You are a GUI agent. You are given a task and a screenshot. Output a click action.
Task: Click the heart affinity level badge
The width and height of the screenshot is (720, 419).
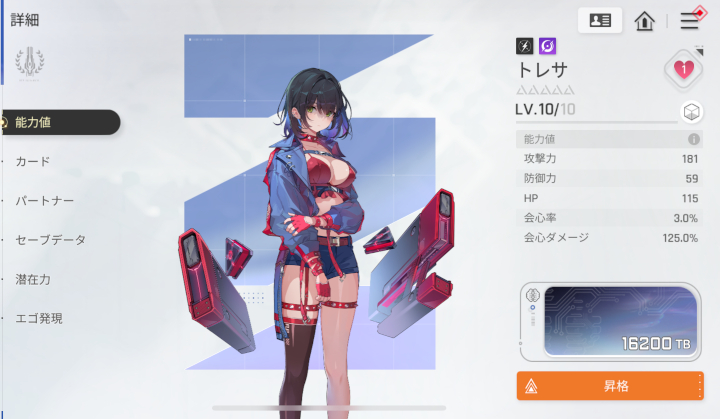(x=684, y=69)
